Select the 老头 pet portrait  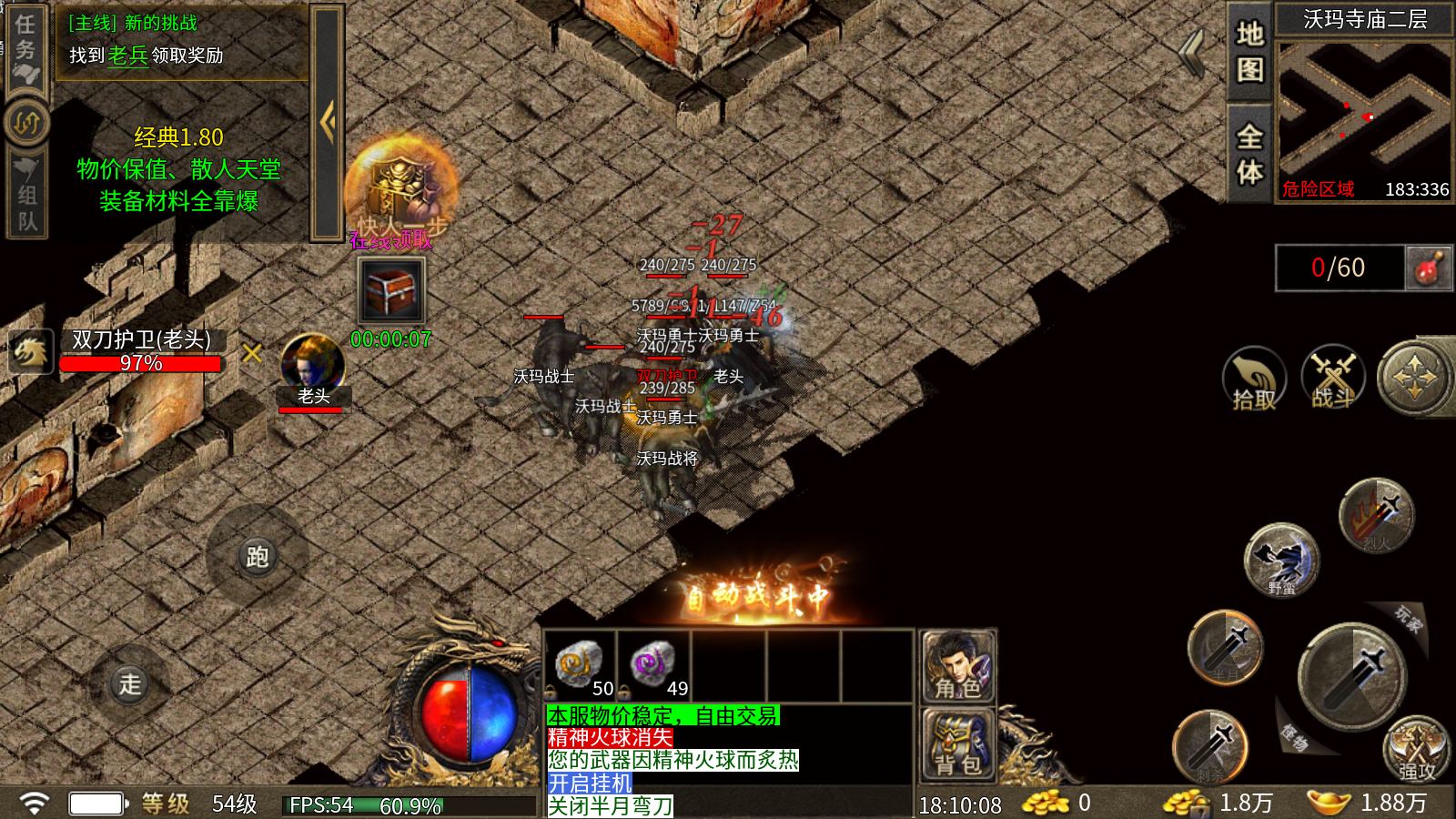(x=312, y=366)
